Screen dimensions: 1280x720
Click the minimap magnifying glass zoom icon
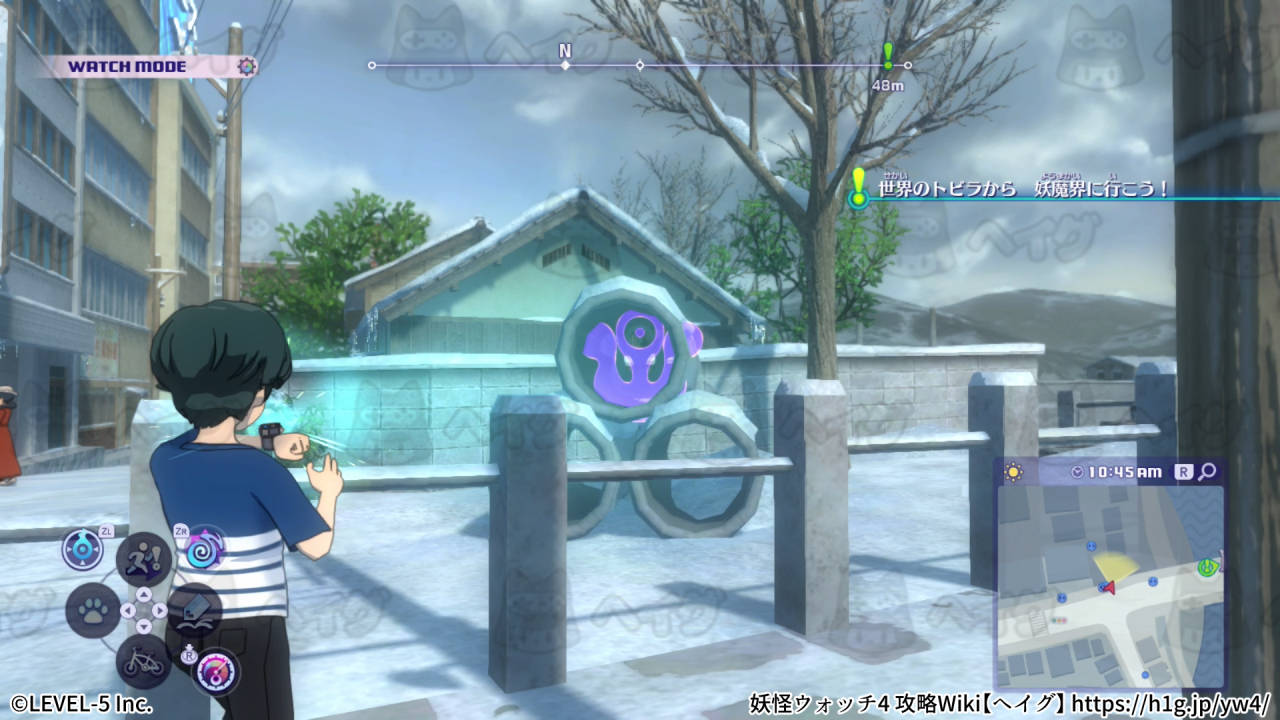[x=1208, y=472]
